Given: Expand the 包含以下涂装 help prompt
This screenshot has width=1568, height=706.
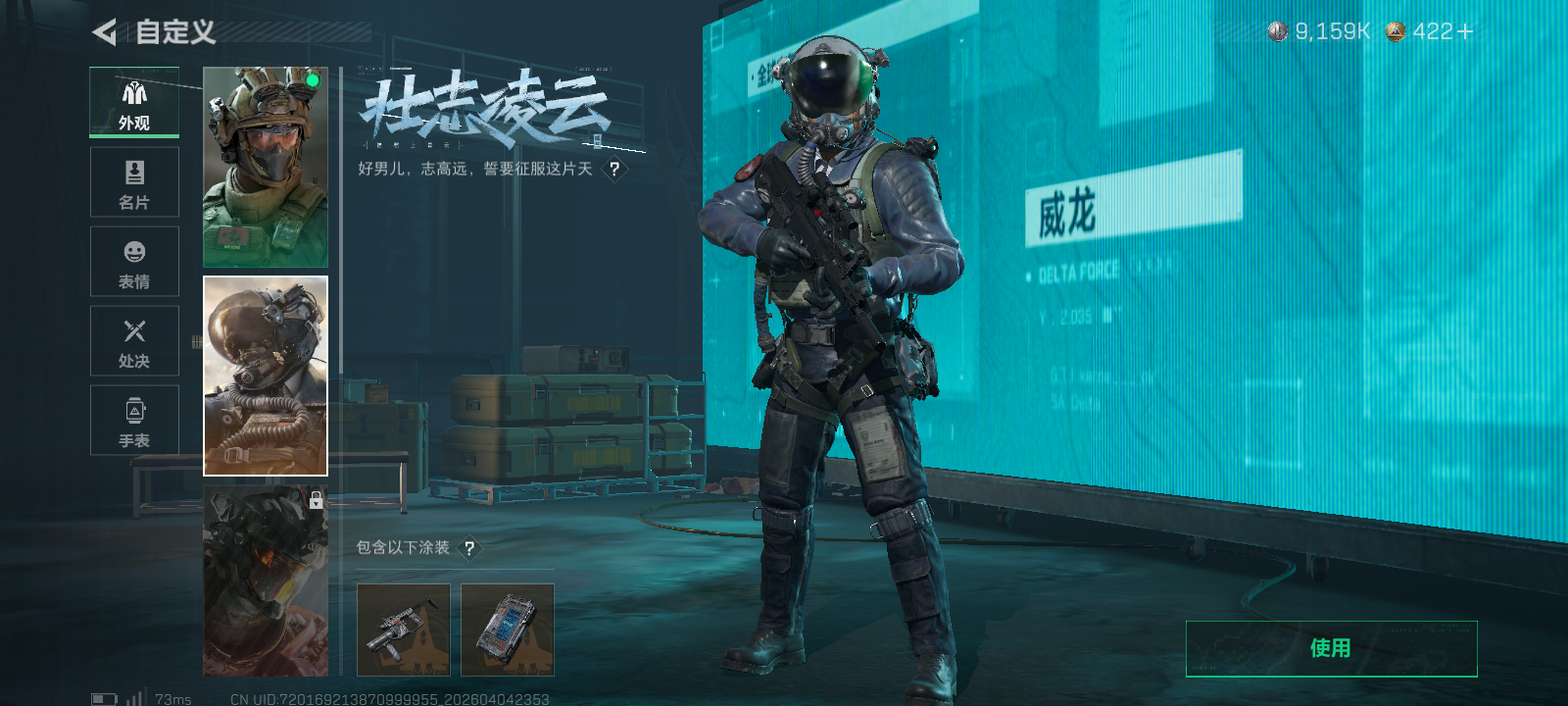Looking at the screenshot, I should pos(471,550).
